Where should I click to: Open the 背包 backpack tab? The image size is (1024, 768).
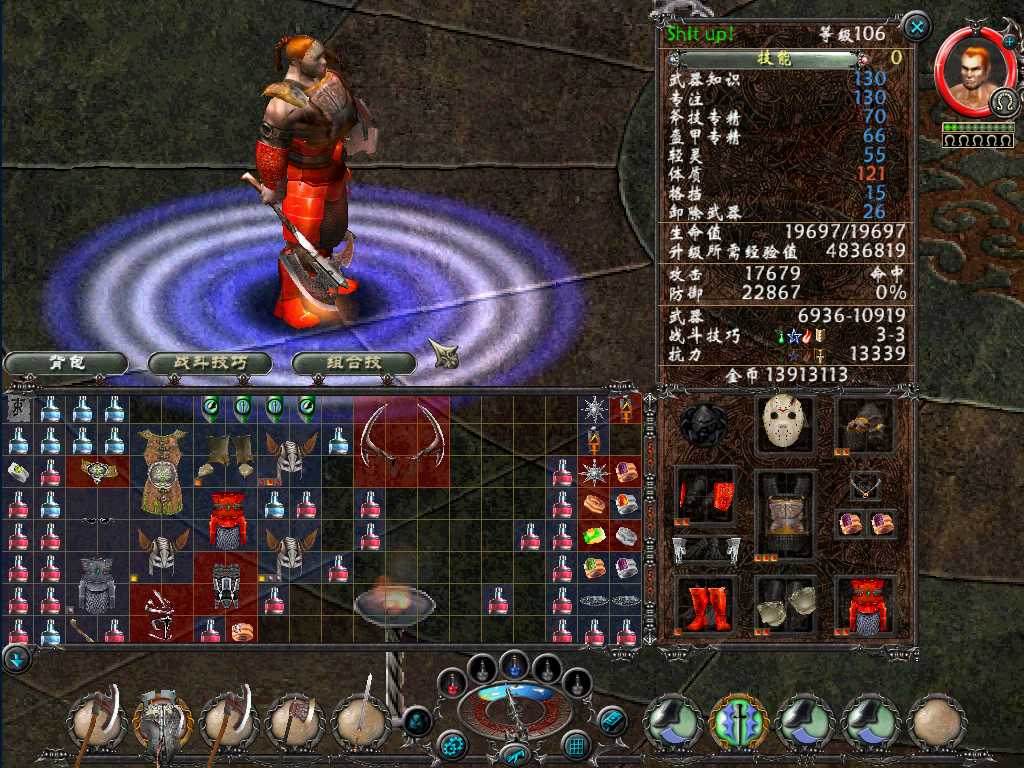tap(65, 363)
